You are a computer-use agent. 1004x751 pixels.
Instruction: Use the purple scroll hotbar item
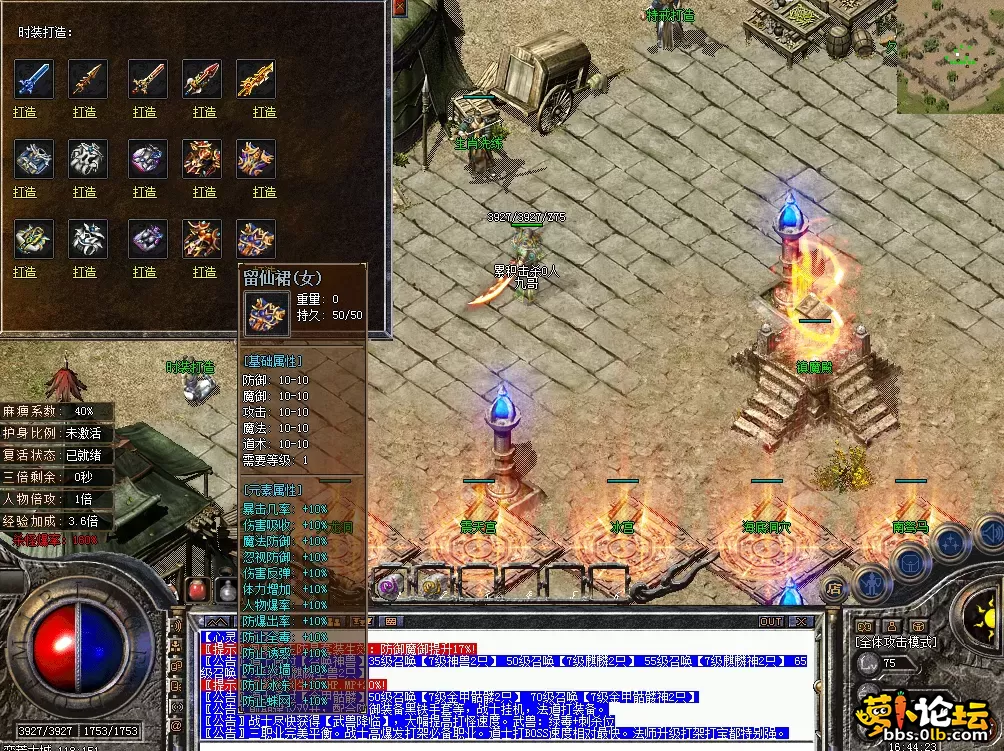click(387, 584)
